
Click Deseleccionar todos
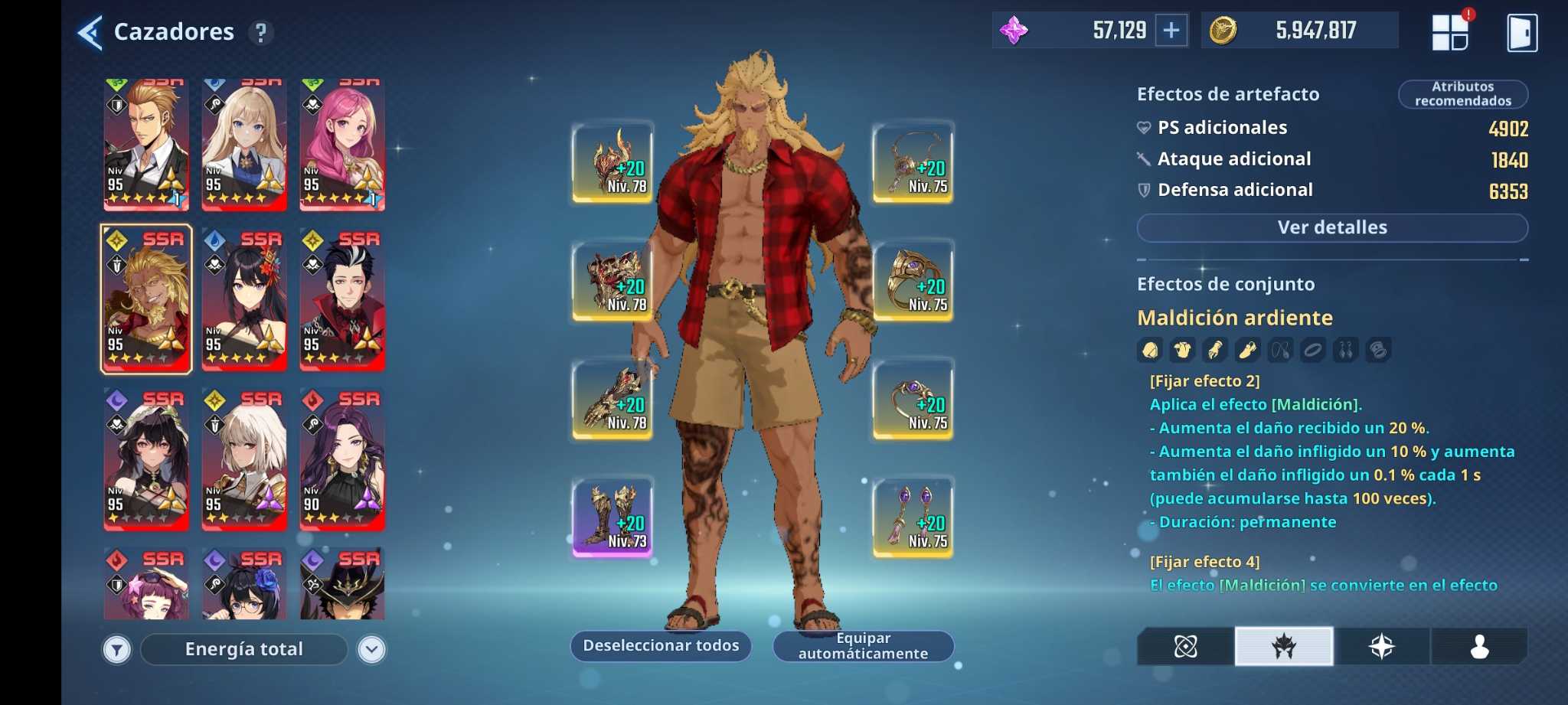point(661,645)
